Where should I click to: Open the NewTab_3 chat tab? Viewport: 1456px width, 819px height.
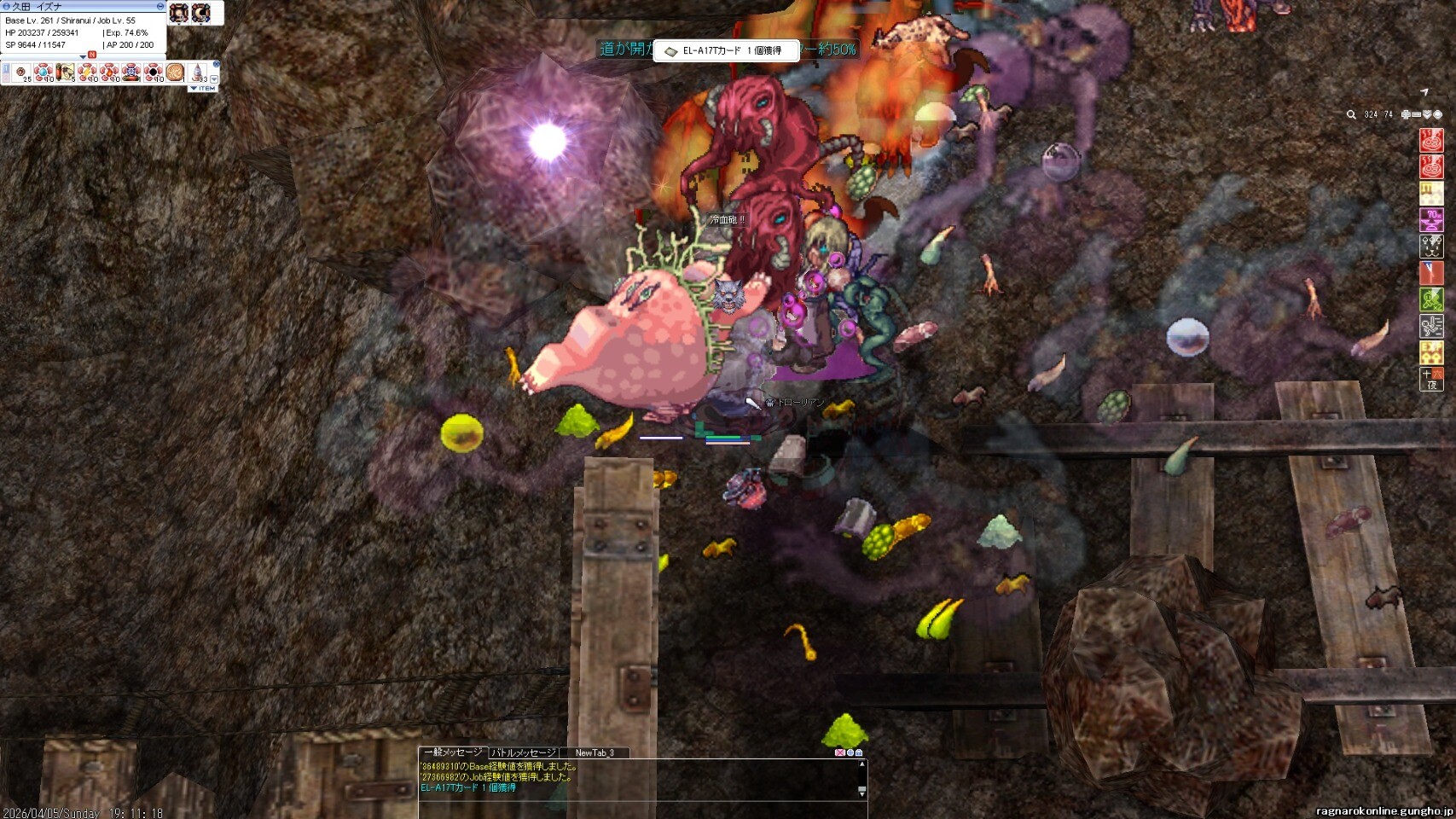(595, 752)
